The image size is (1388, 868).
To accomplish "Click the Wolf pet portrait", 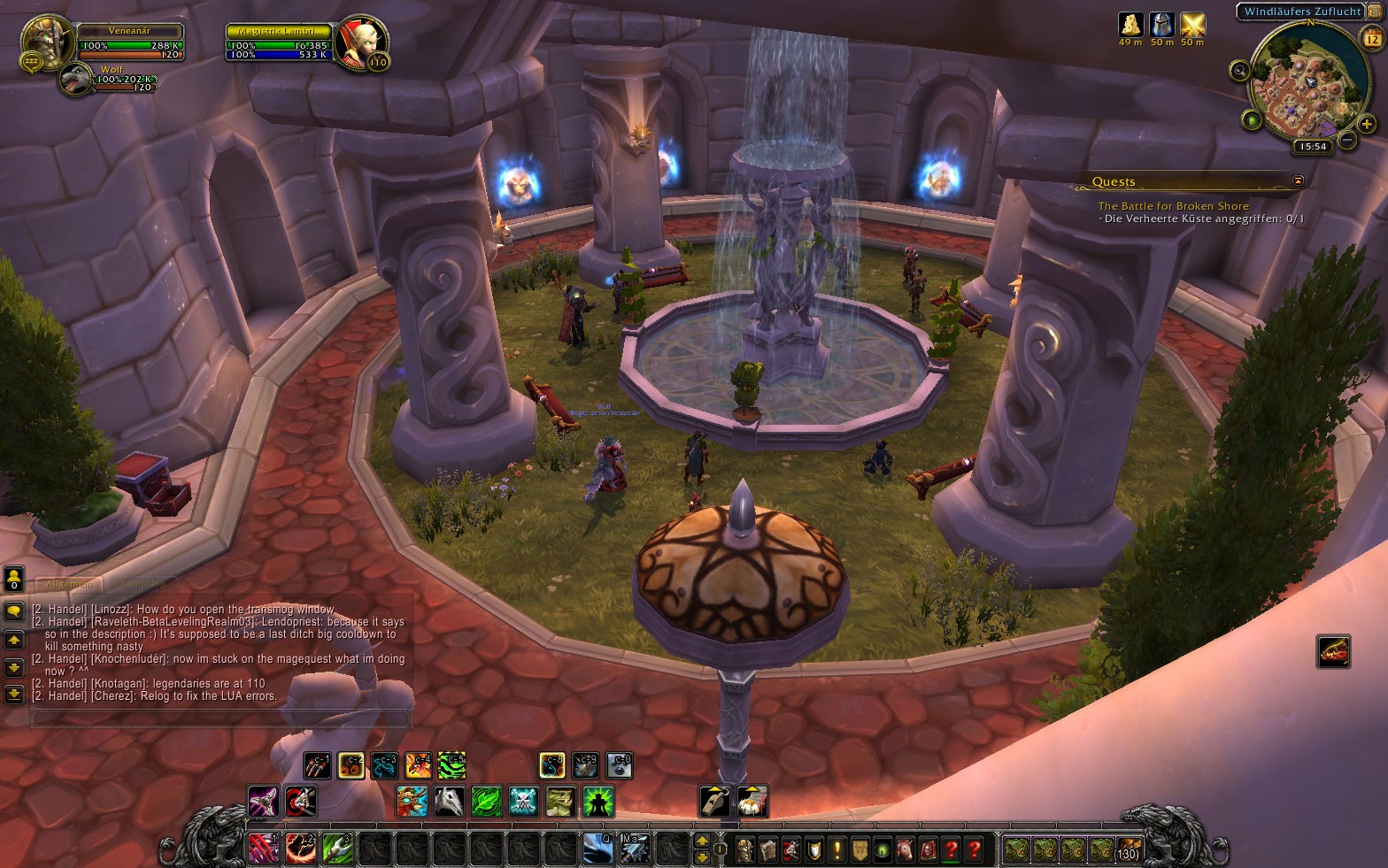I will tap(76, 80).
